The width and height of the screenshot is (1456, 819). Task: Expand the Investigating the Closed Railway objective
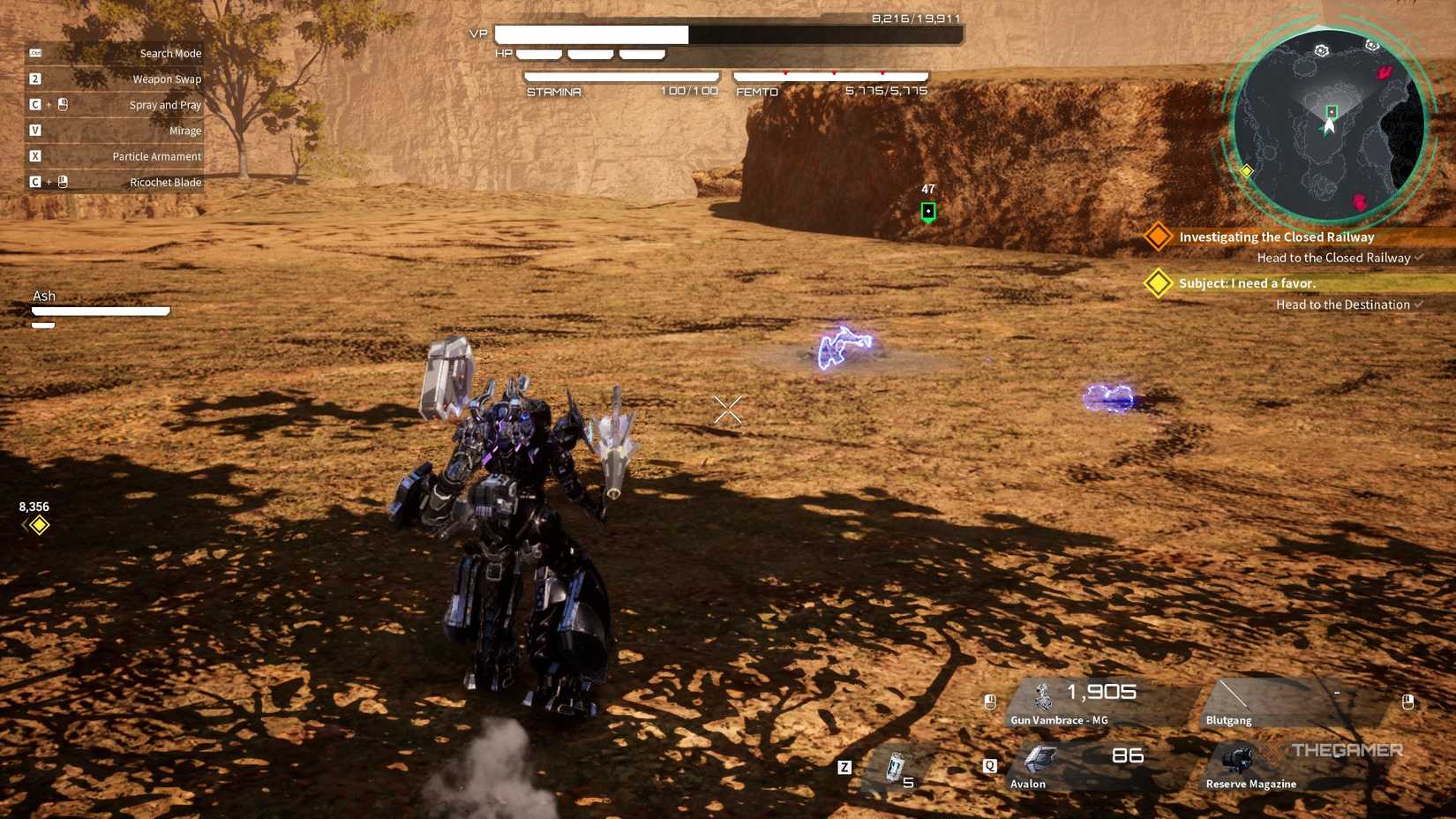pos(1273,237)
